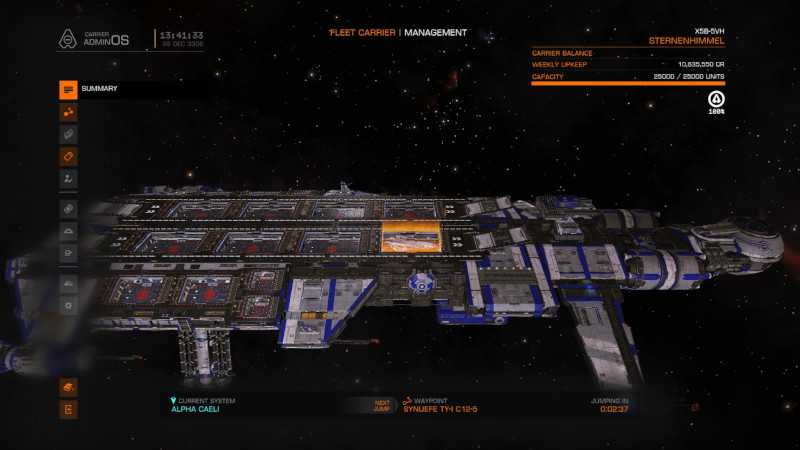Open the crew person icon tab
800x450 pixels.
coord(68,178)
